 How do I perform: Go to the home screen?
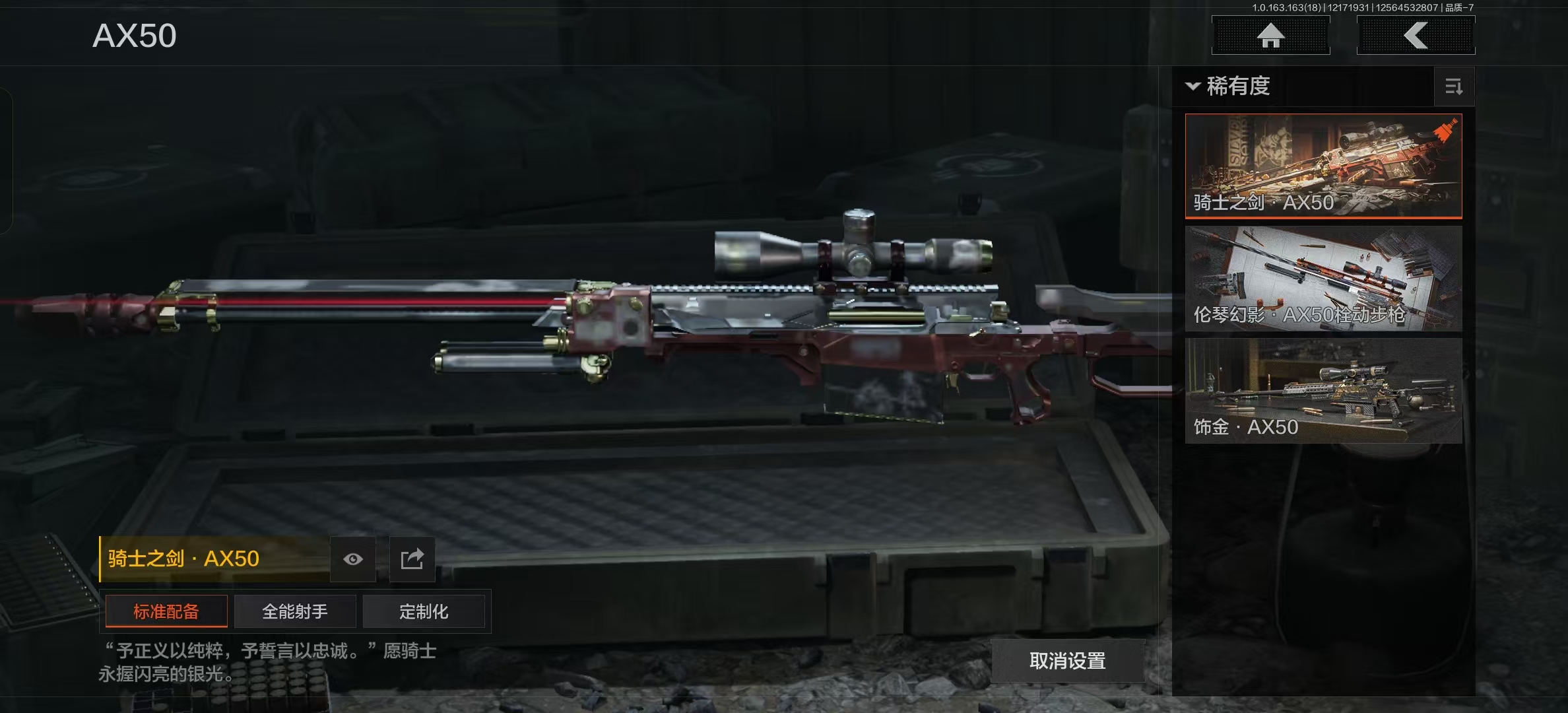[1270, 36]
